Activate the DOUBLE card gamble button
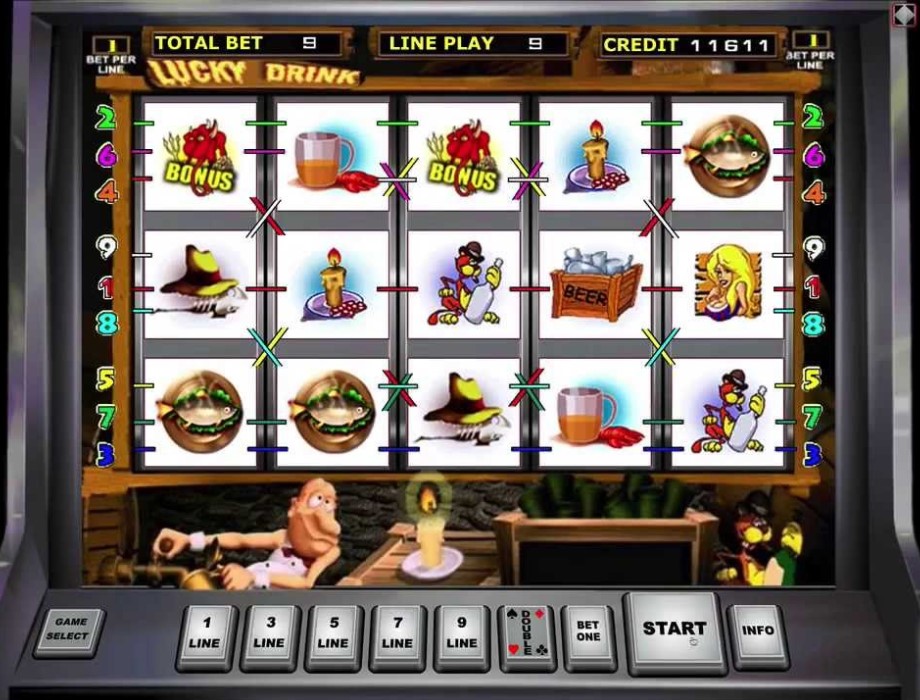Viewport: 920px width, 700px height. pyautogui.click(x=526, y=634)
